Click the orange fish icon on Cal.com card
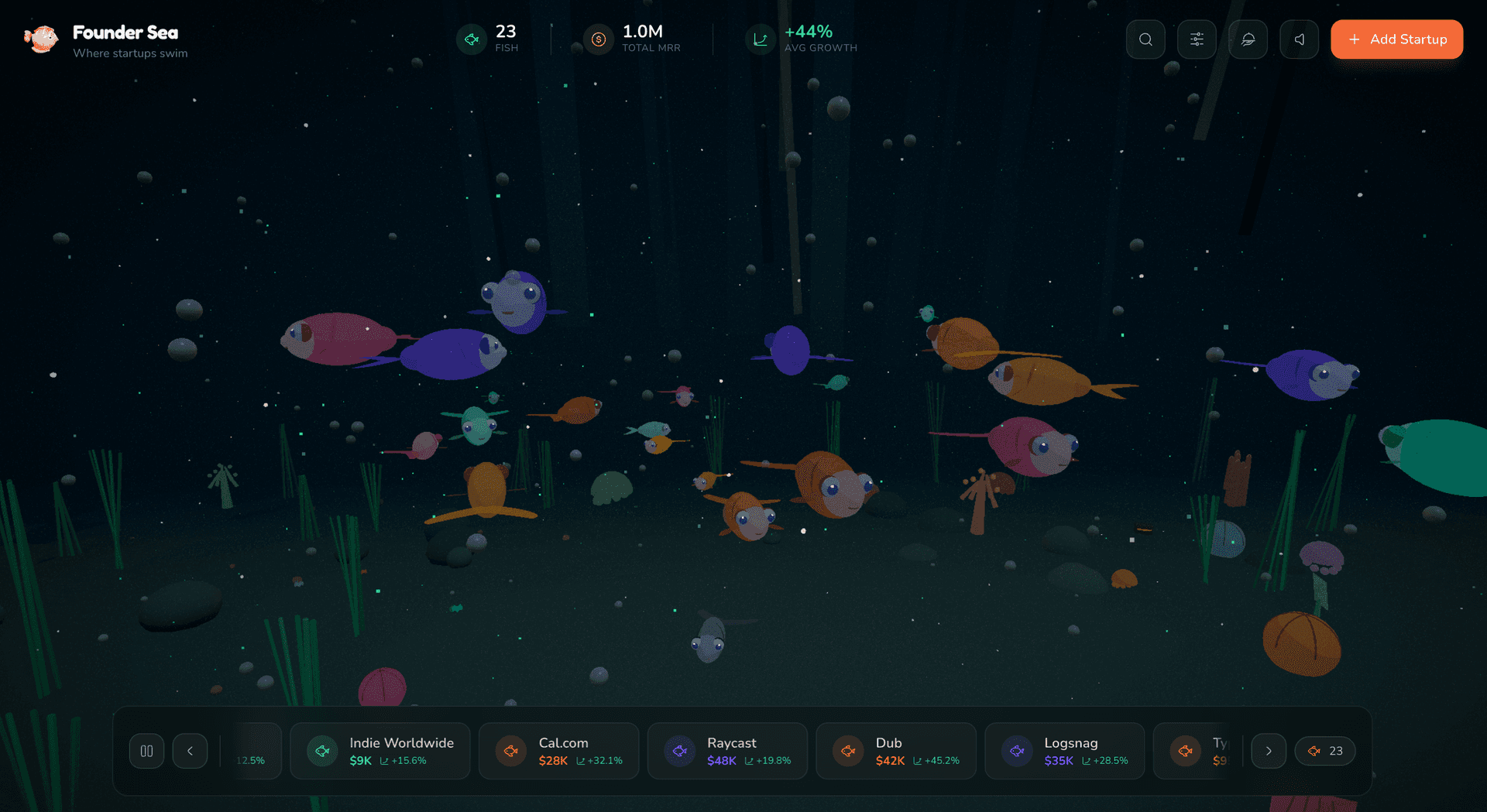 click(x=510, y=750)
